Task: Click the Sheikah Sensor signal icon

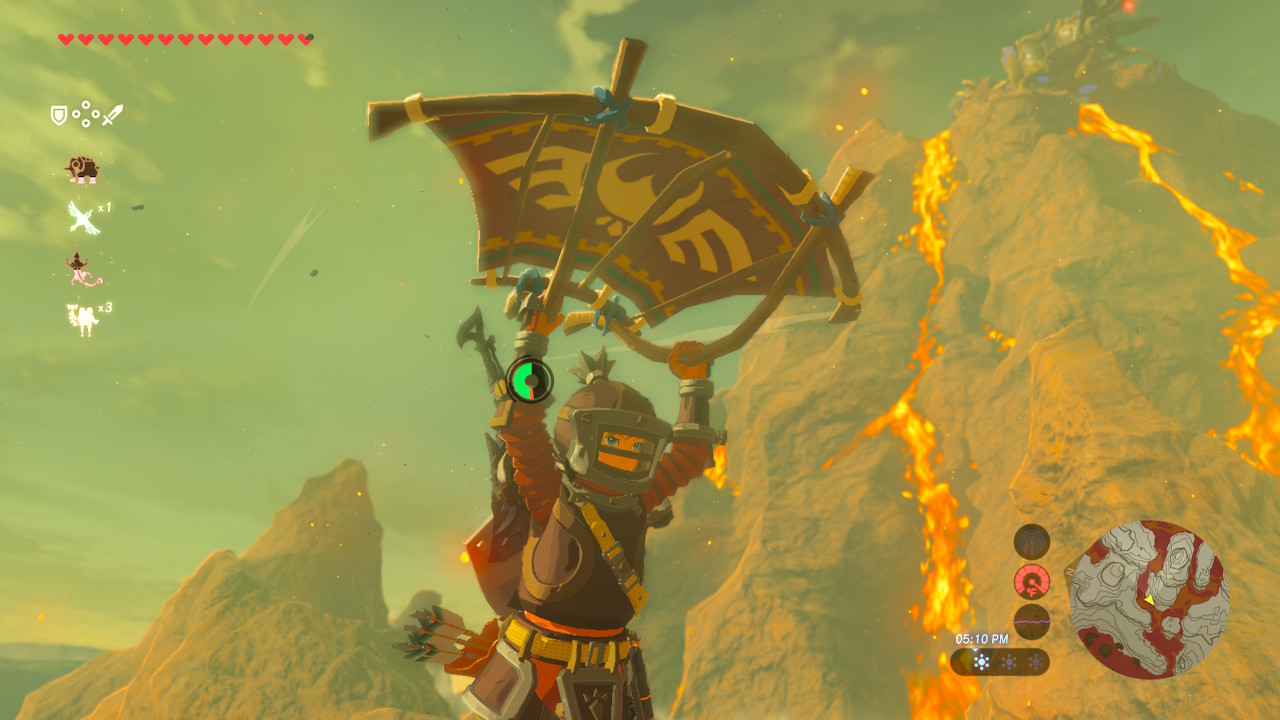Action: (x=1031, y=542)
